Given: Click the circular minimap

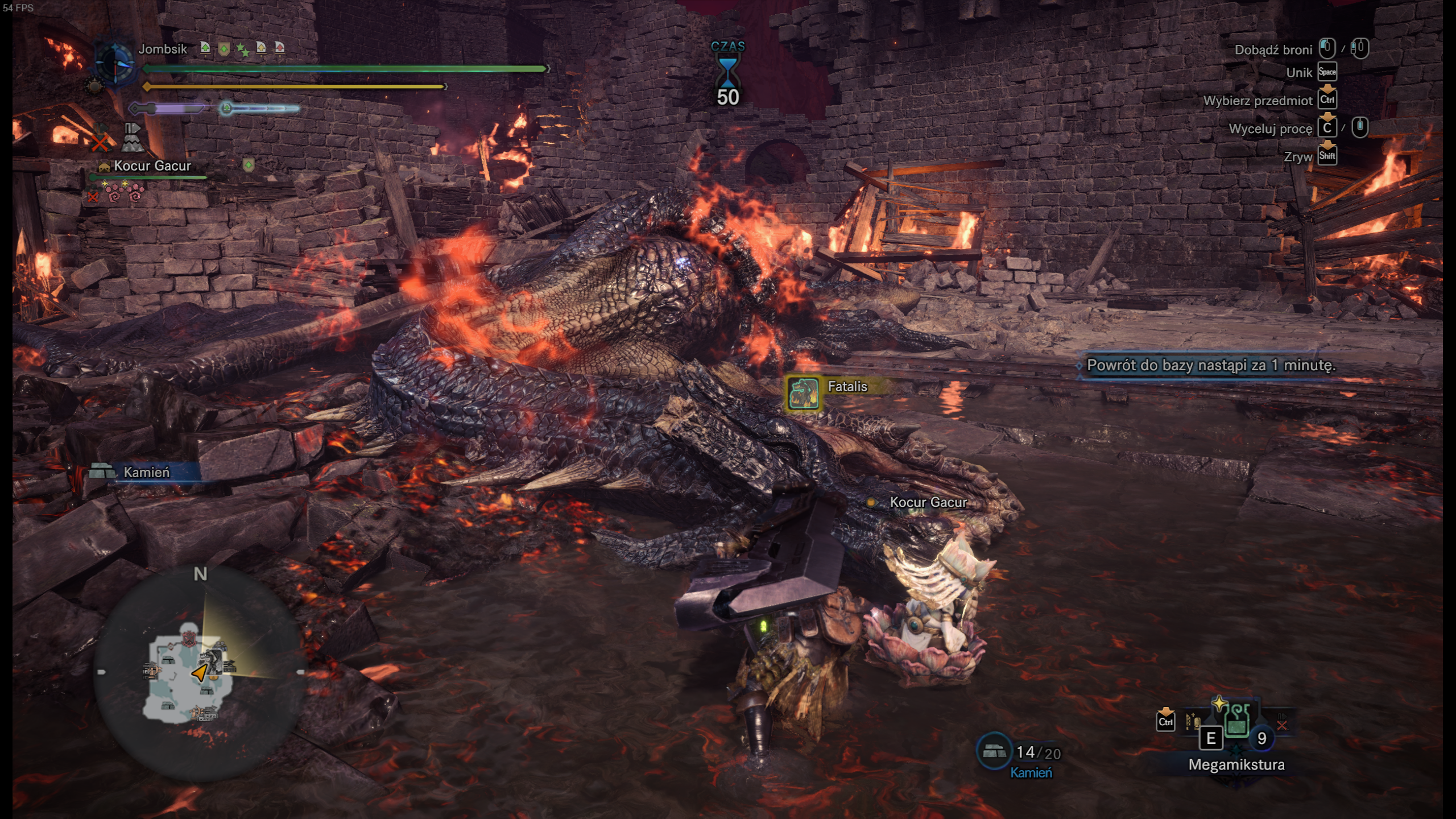Looking at the screenshot, I should pos(199,672).
